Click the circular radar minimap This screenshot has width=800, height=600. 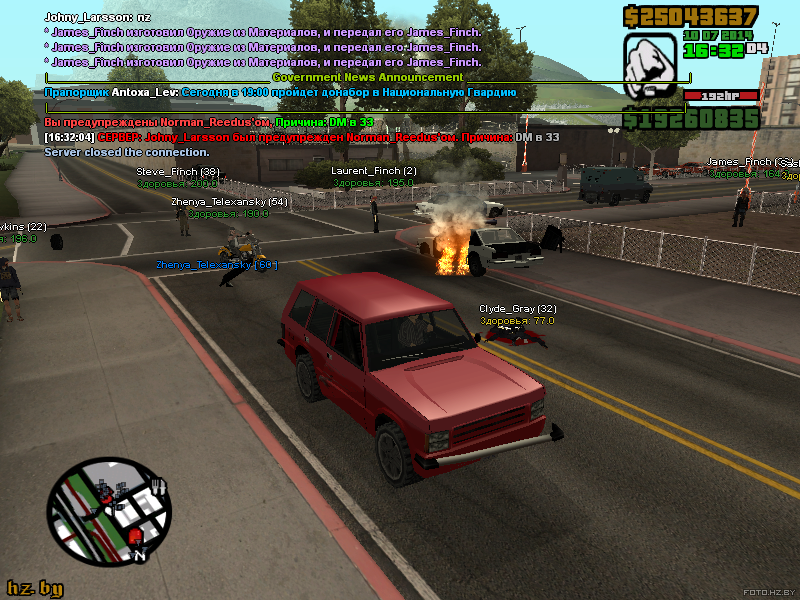point(109,510)
